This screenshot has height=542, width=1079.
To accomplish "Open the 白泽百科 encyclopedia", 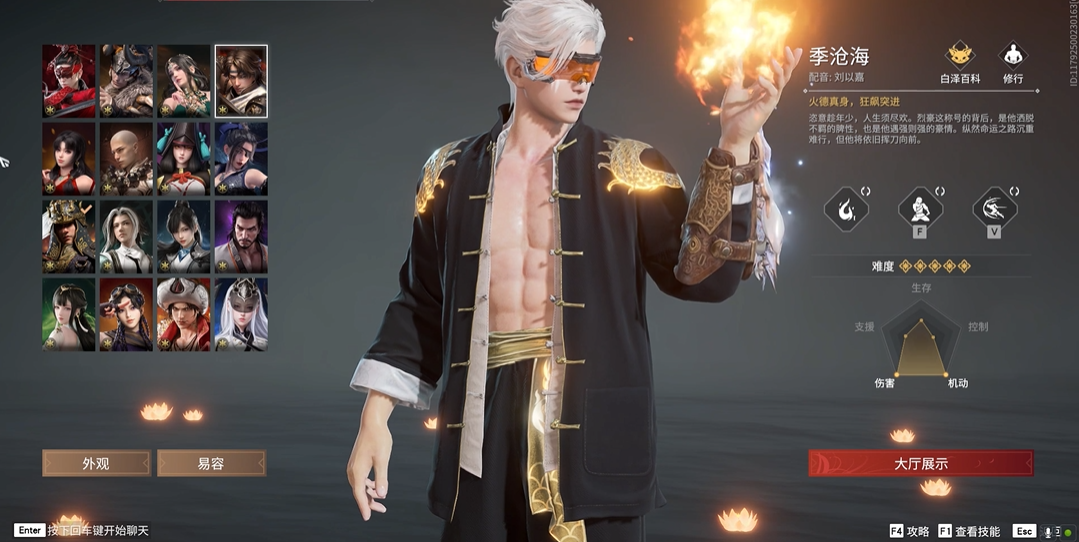I will tap(961, 61).
